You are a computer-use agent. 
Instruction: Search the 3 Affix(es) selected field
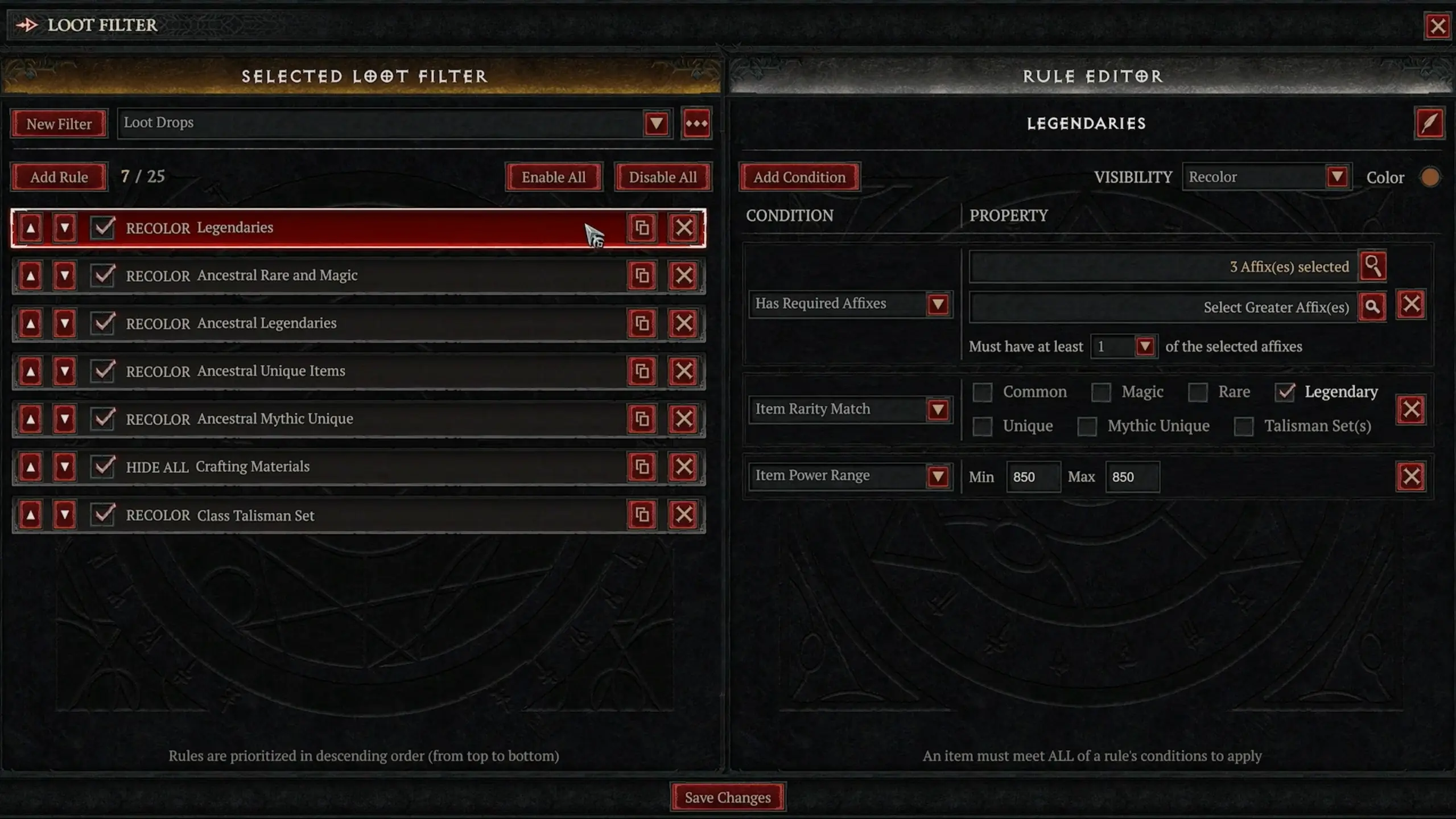(x=1372, y=266)
